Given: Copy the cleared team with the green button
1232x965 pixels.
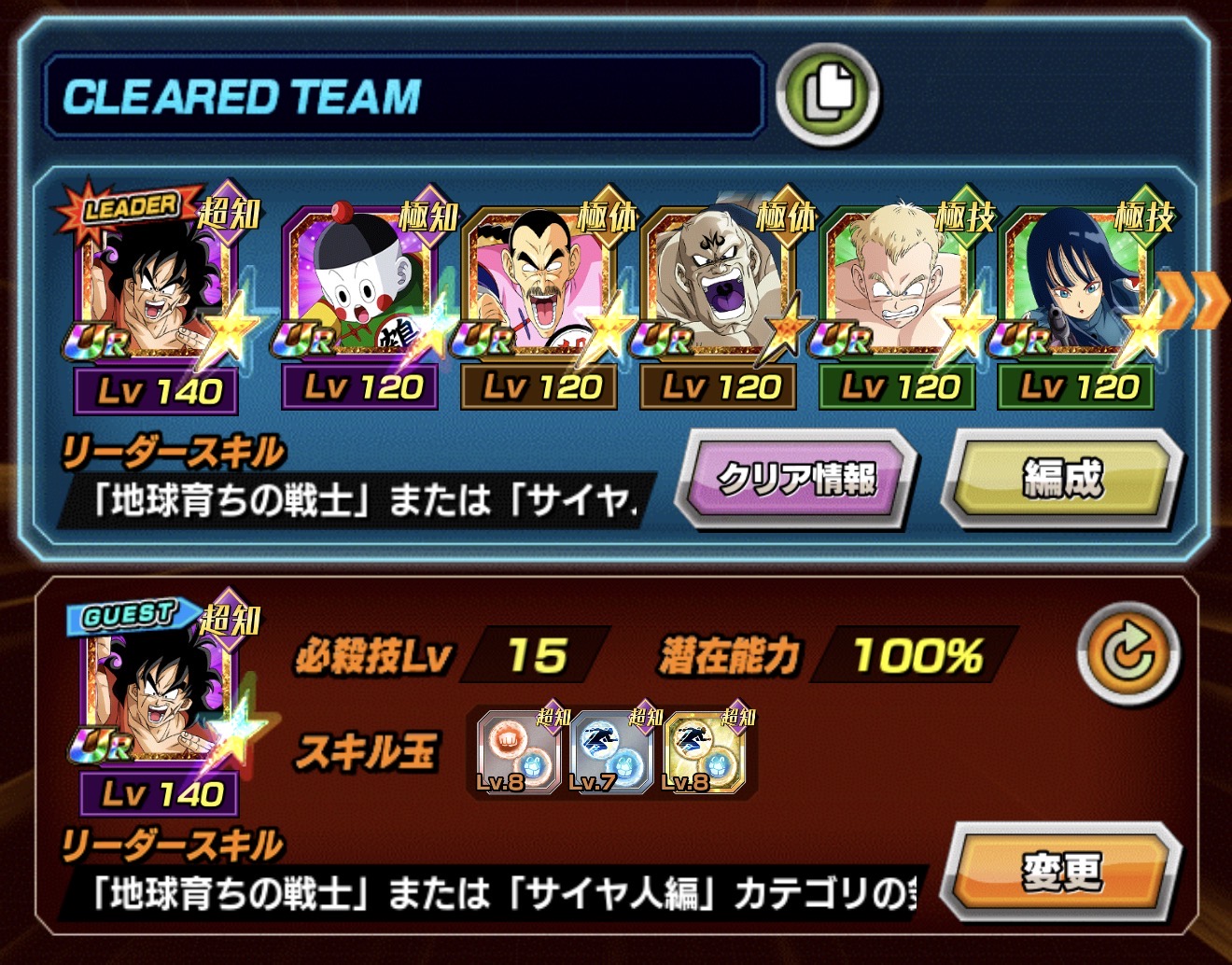Looking at the screenshot, I should 827,95.
